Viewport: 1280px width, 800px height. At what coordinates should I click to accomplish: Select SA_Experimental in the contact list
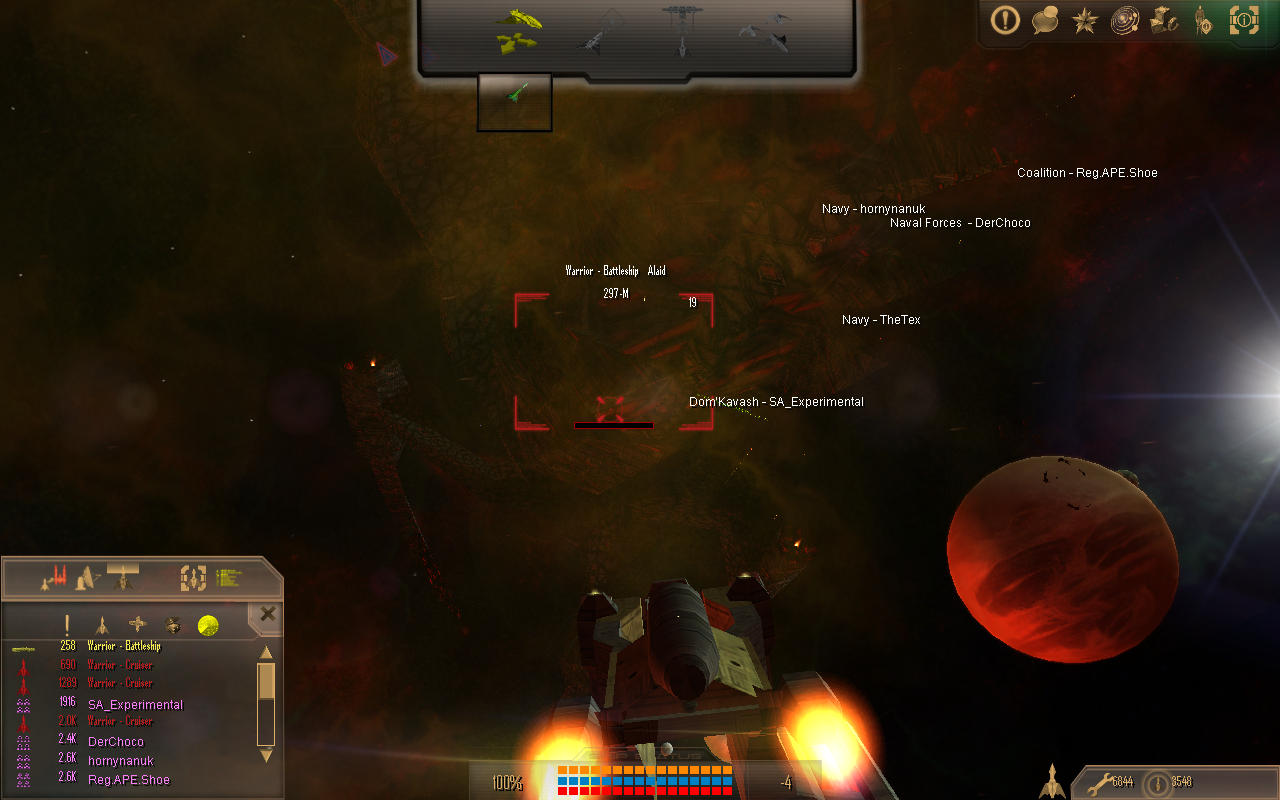click(x=134, y=704)
